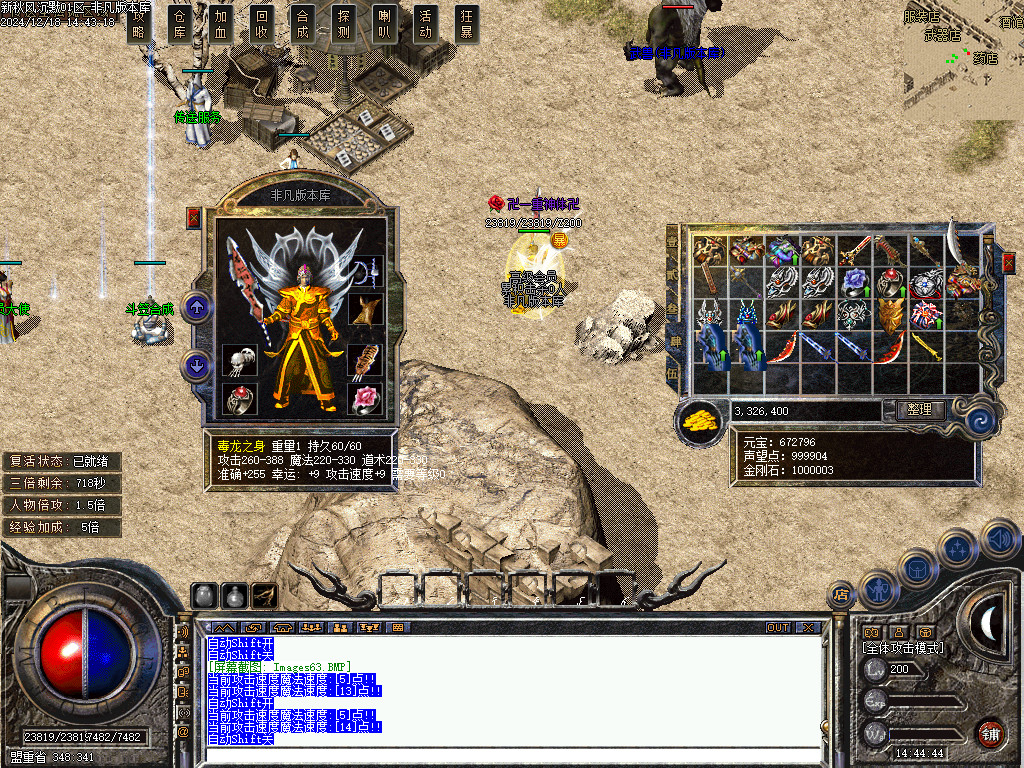Click the up arrow on the equipment panel
Image resolution: width=1024 pixels, height=768 pixels.
(197, 307)
